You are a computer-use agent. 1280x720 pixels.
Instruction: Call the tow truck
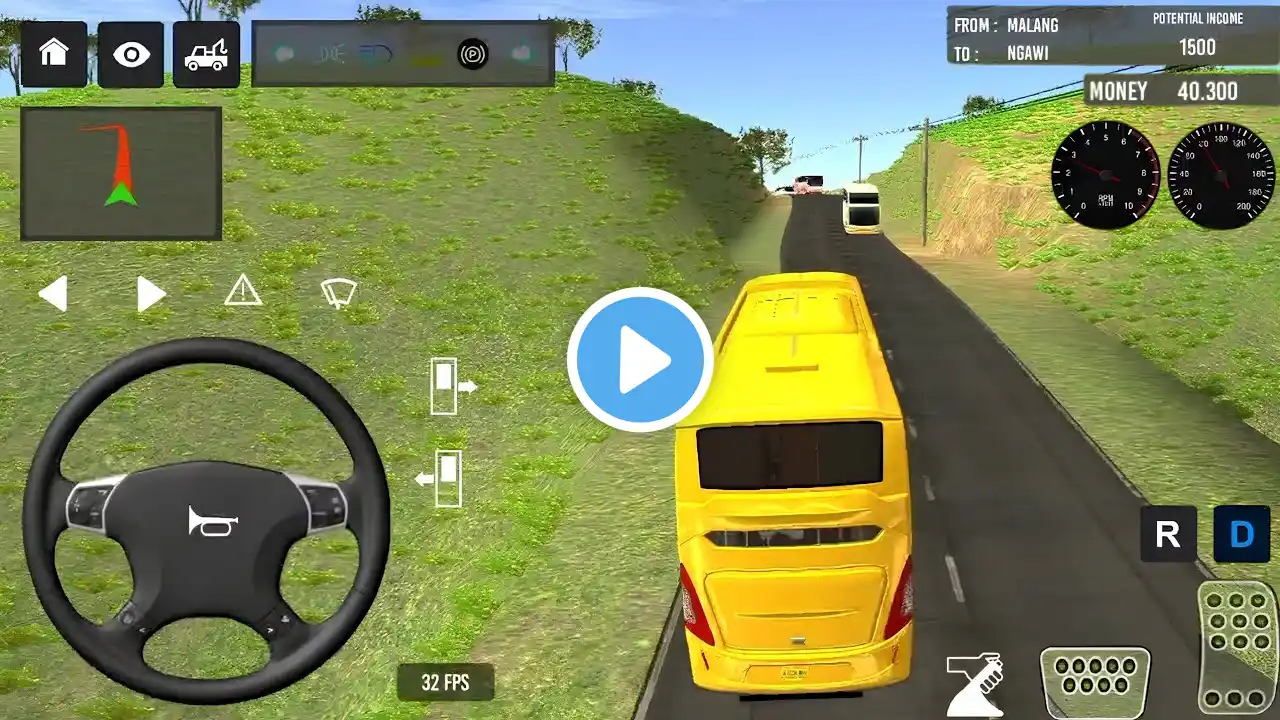coord(206,54)
